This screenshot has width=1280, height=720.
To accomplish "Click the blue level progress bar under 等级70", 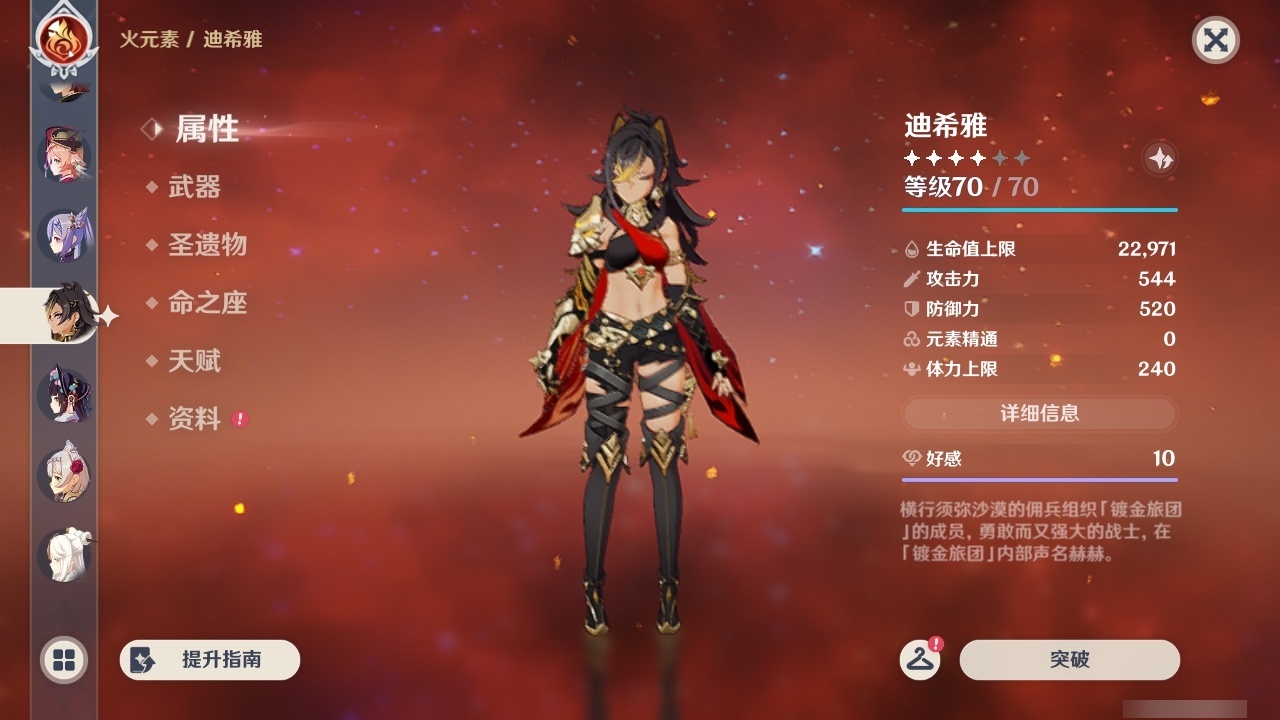I will tap(1039, 210).
